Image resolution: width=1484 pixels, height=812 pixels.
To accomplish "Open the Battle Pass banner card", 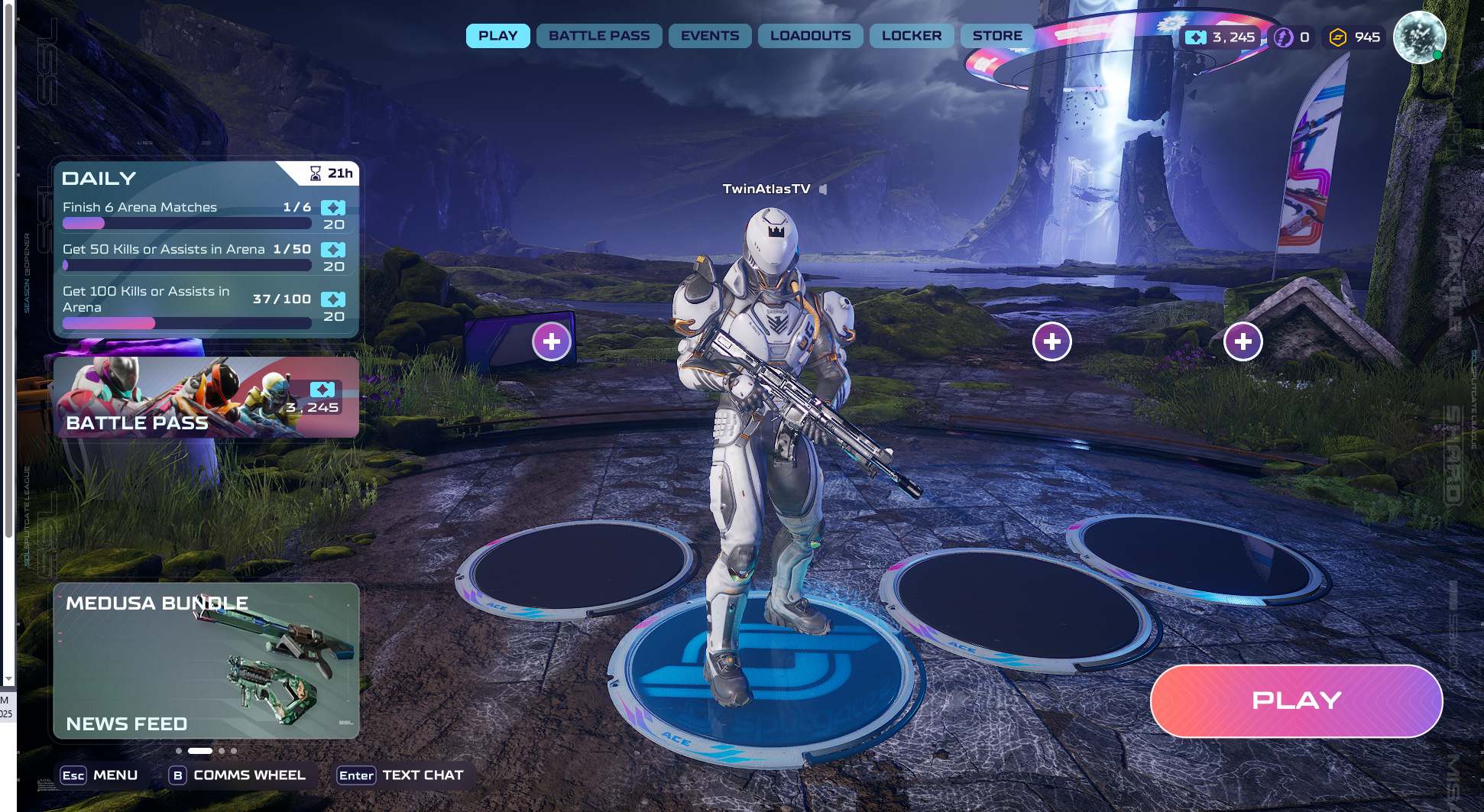I will [x=206, y=397].
